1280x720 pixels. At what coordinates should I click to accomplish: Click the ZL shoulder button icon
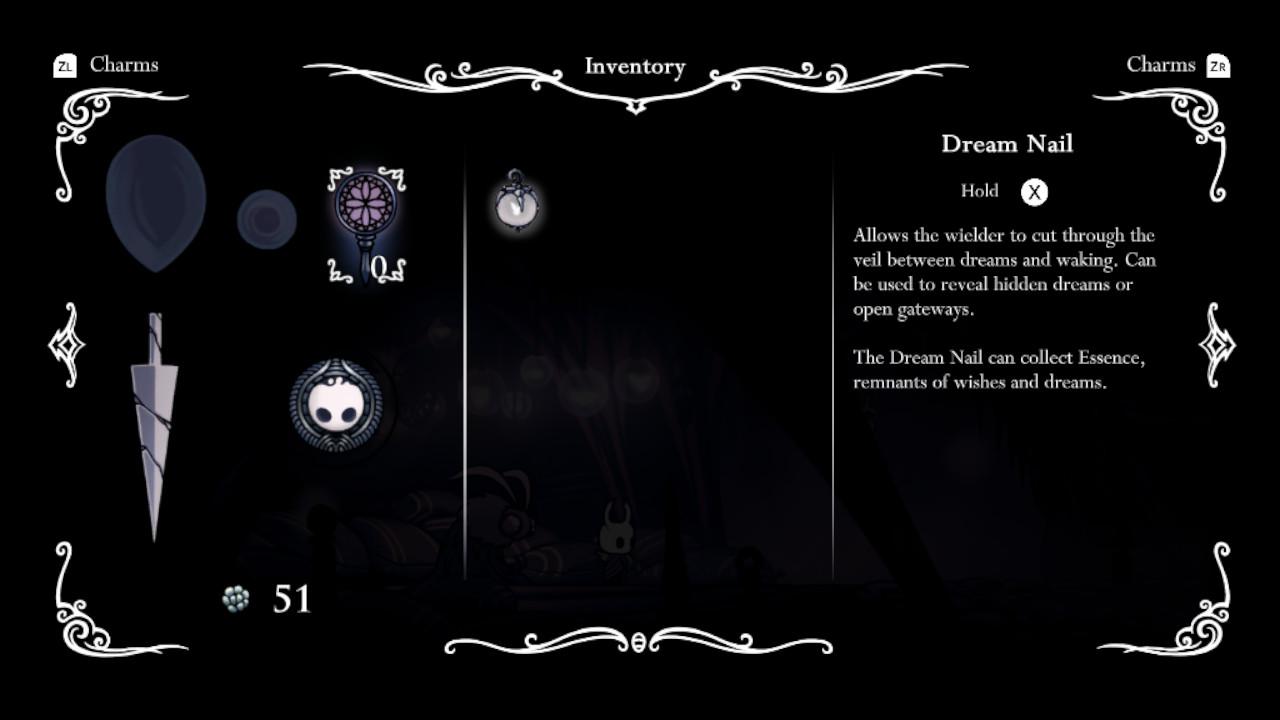[x=64, y=65]
